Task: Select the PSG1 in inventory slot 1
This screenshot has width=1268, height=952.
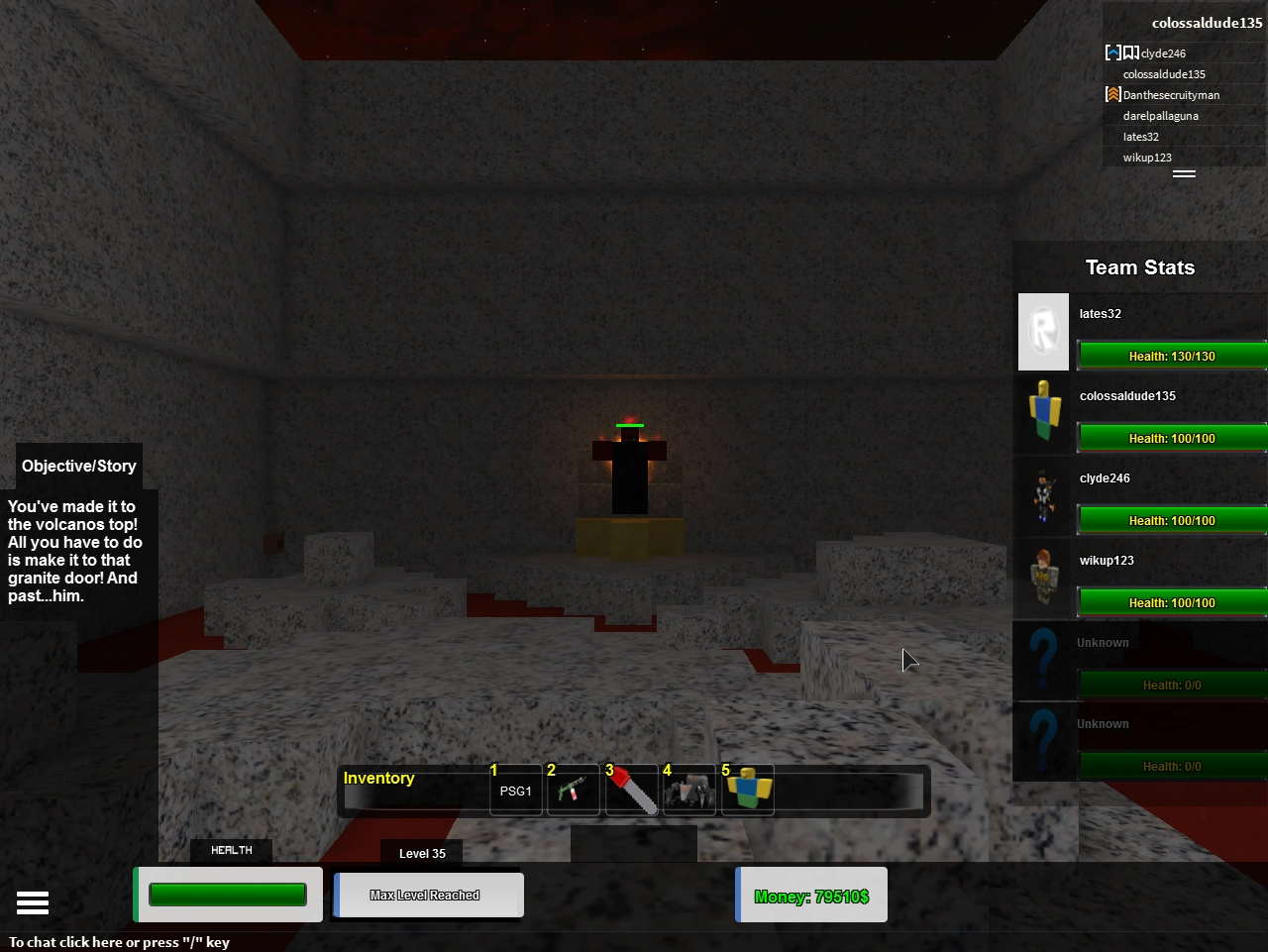Action: tap(515, 790)
